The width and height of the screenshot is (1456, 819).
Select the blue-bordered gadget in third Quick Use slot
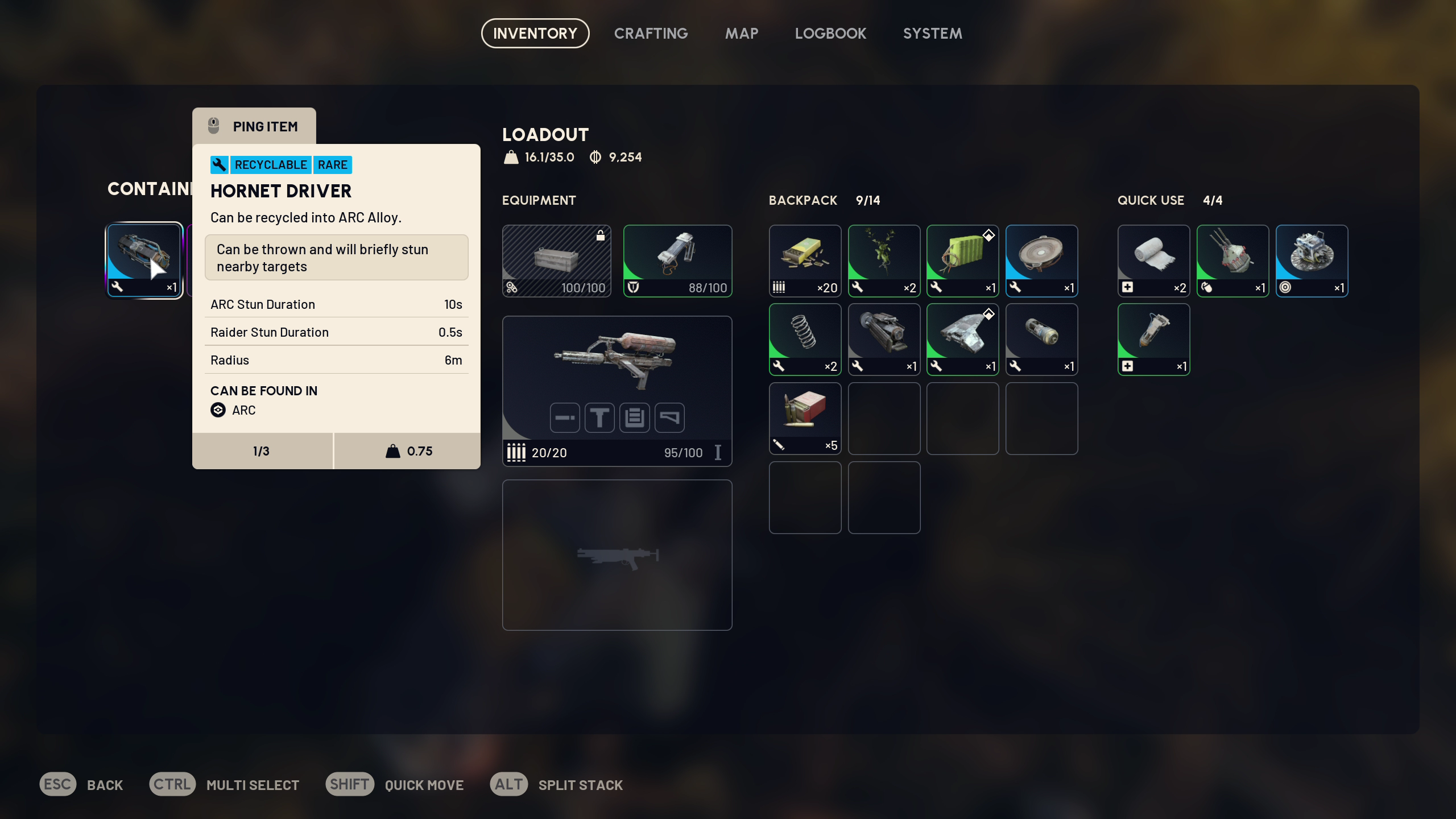click(1312, 260)
